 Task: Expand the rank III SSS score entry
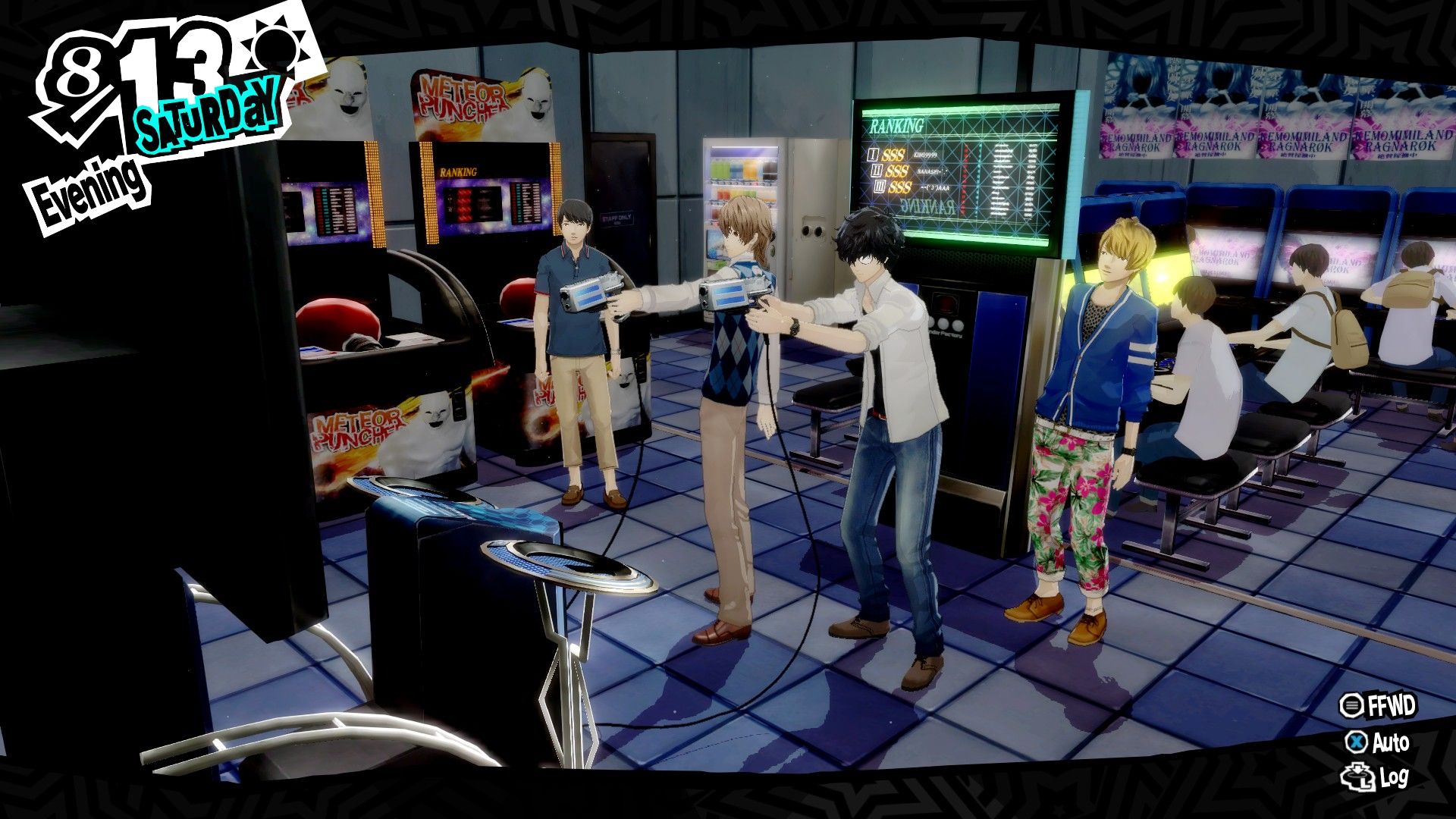click(915, 187)
